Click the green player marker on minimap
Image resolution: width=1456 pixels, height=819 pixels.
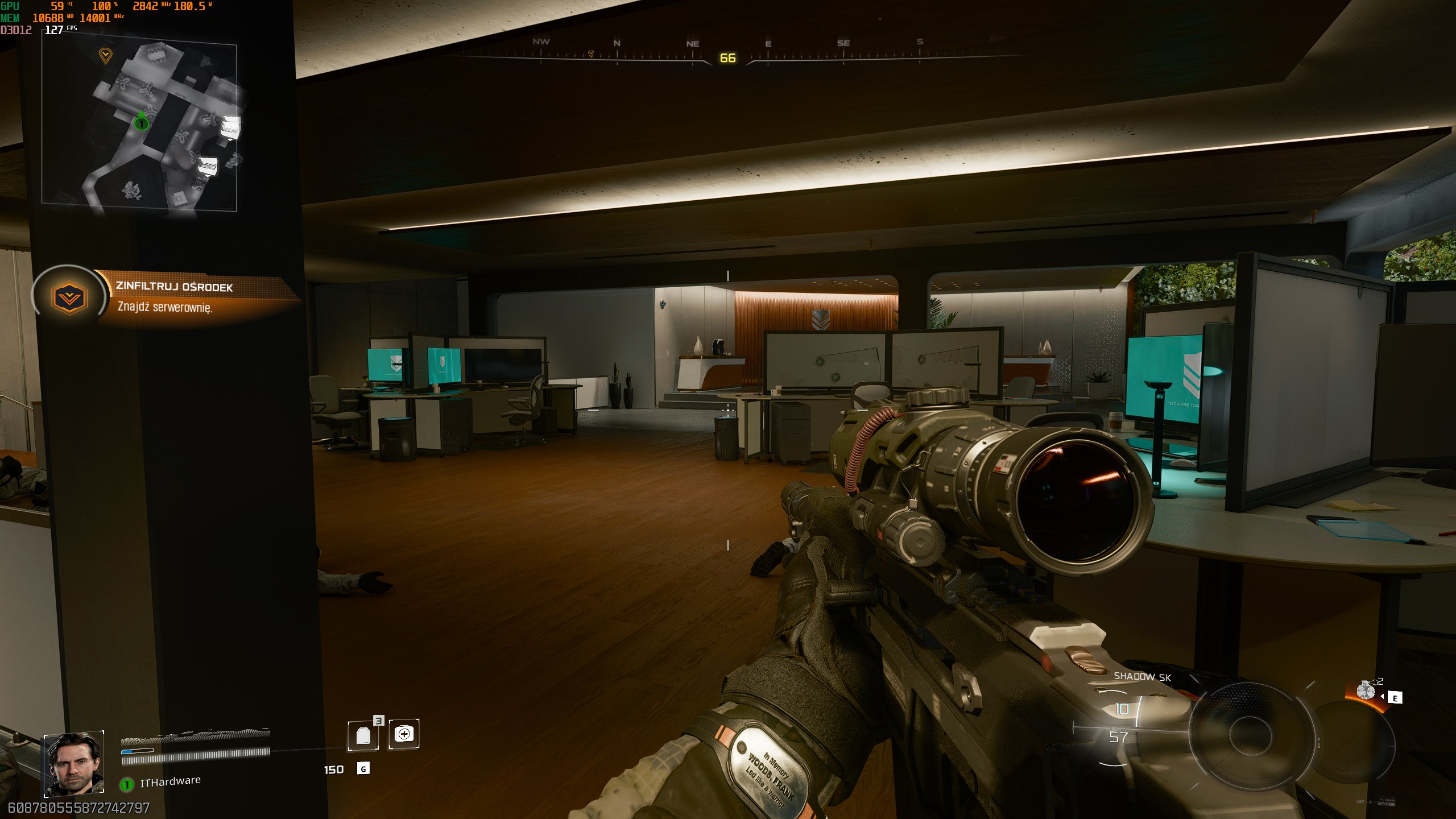click(x=141, y=122)
